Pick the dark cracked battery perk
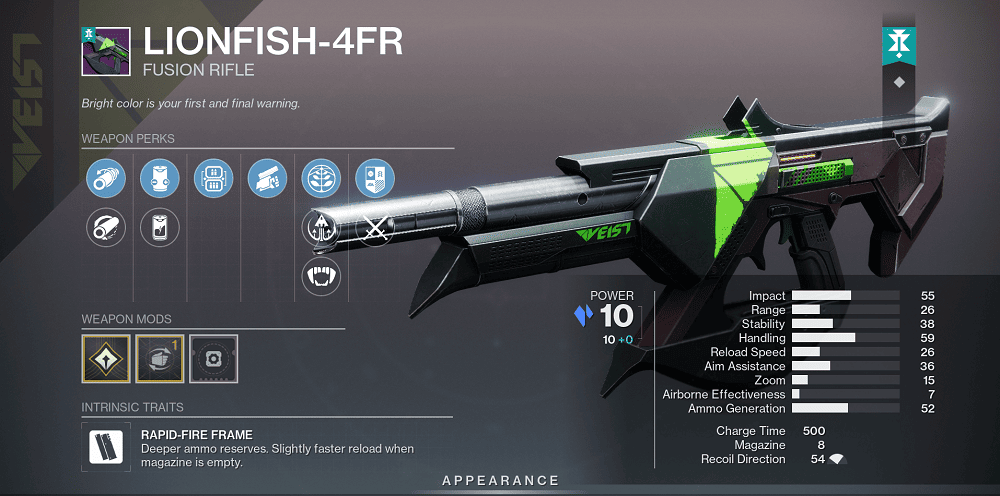1000x496 pixels. pos(159,228)
